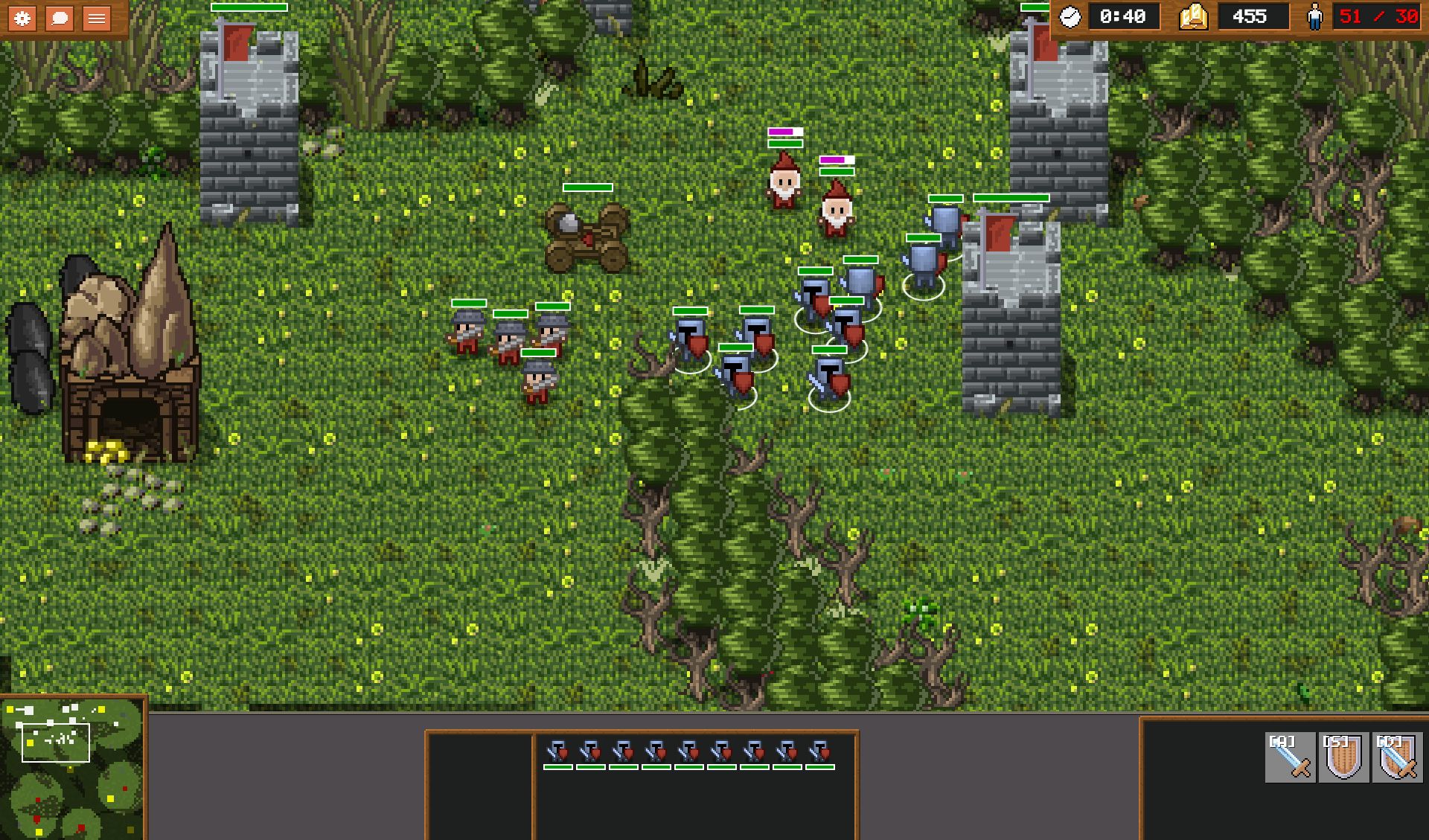Click the clock icon beside the timer
1429x840 pixels.
click(1070, 16)
